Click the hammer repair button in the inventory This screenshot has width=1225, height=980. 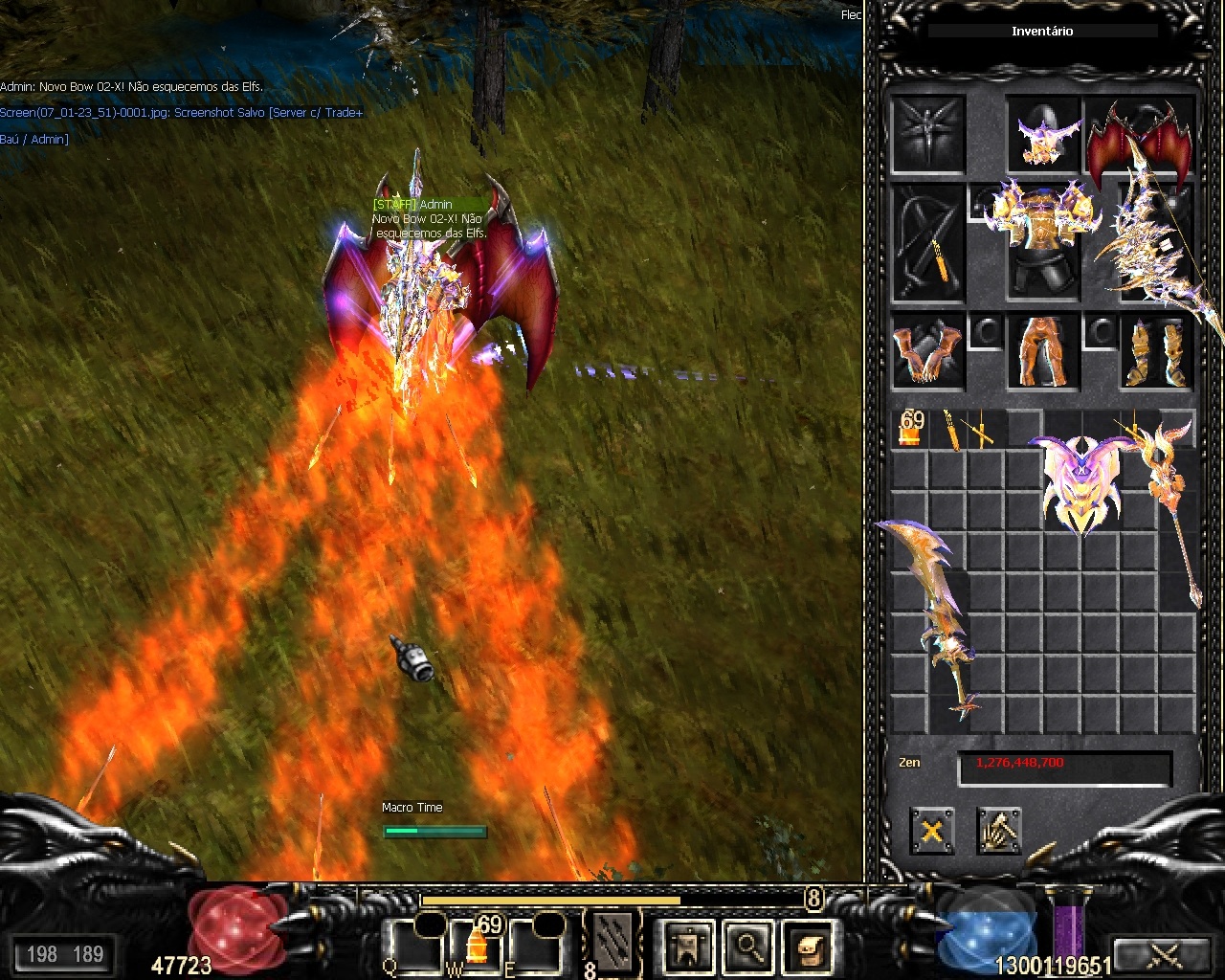[998, 831]
